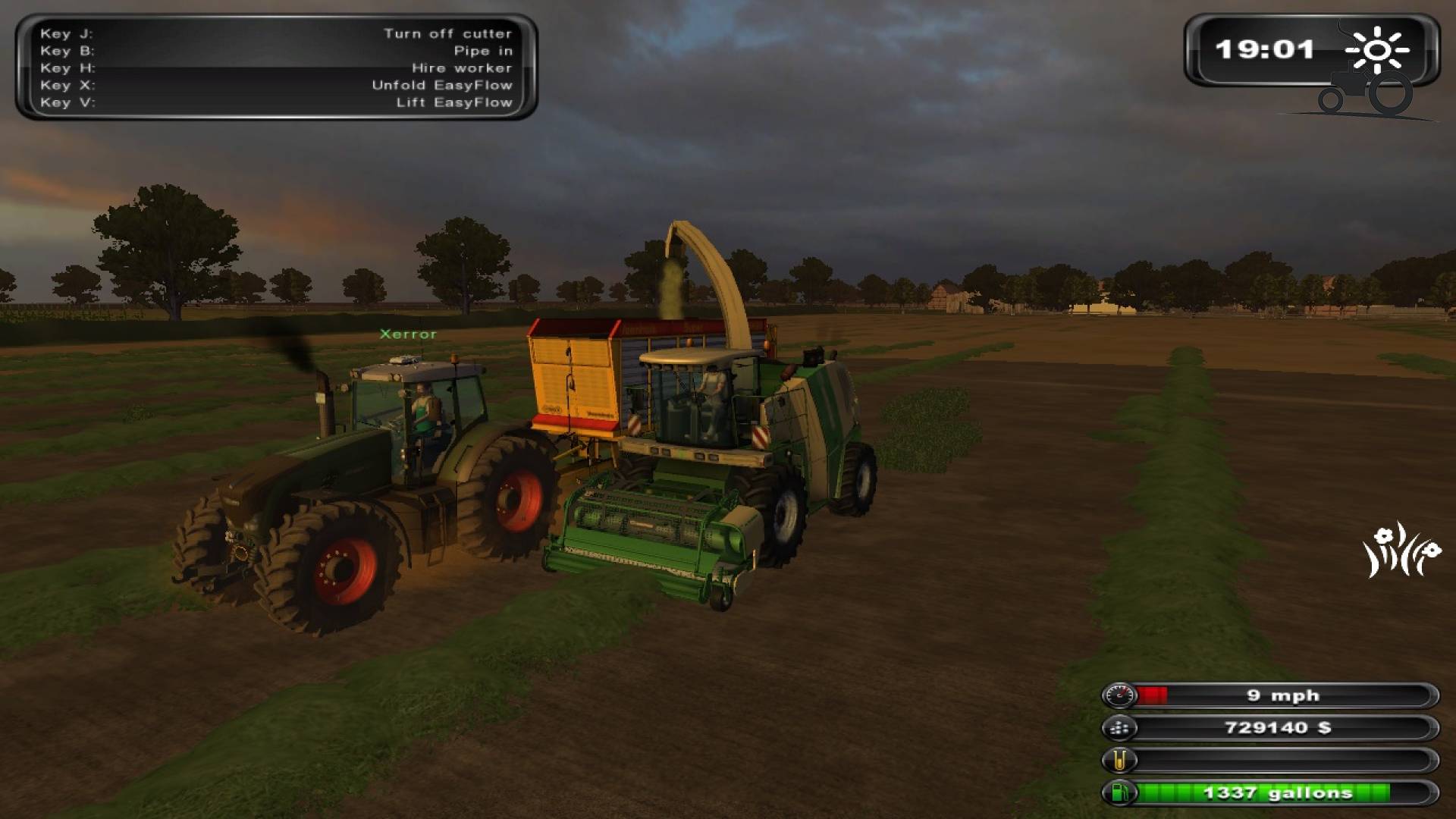Click the in-game clock showing 19:01

point(1265,49)
